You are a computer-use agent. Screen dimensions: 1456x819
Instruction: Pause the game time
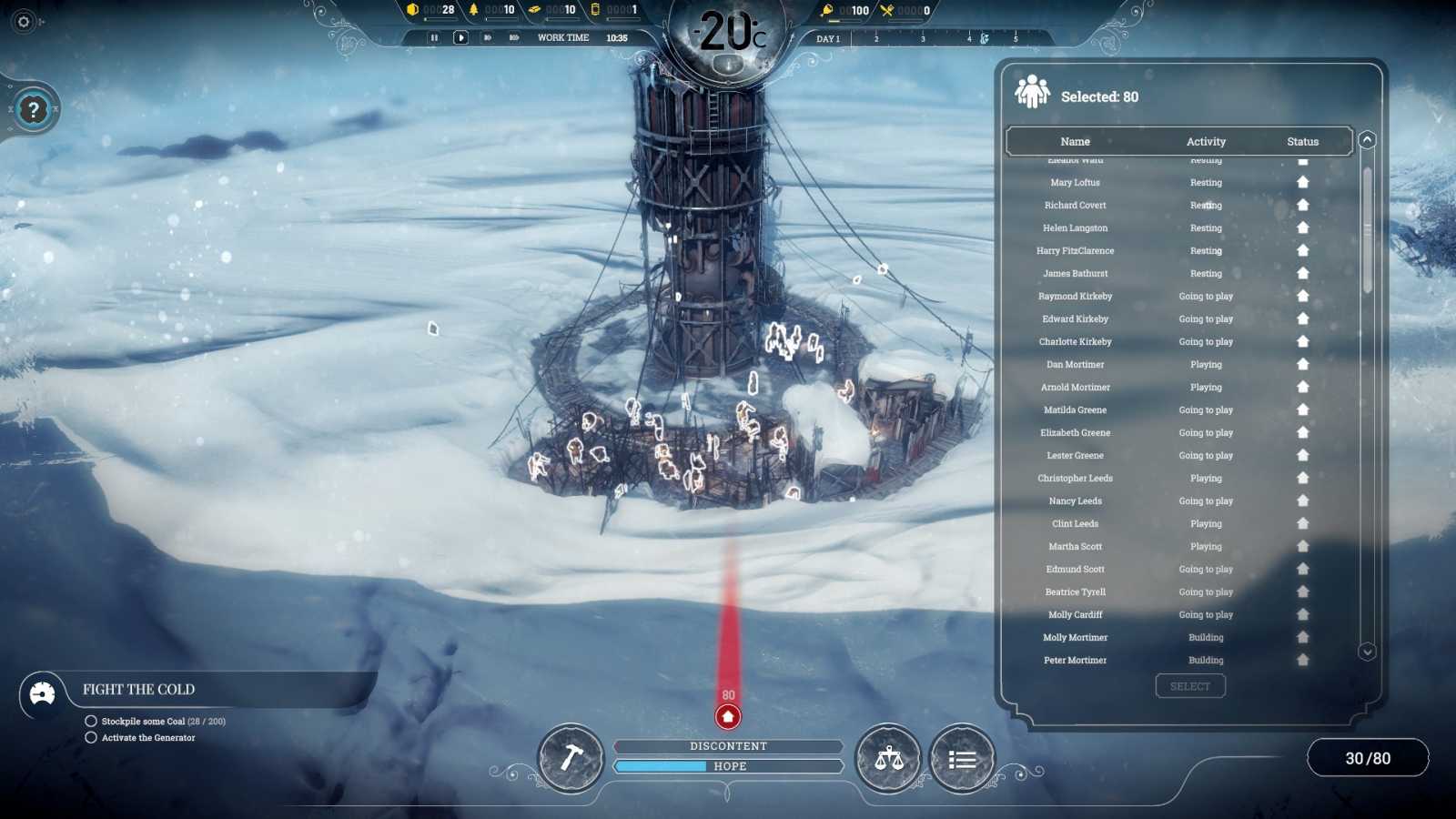pos(434,37)
